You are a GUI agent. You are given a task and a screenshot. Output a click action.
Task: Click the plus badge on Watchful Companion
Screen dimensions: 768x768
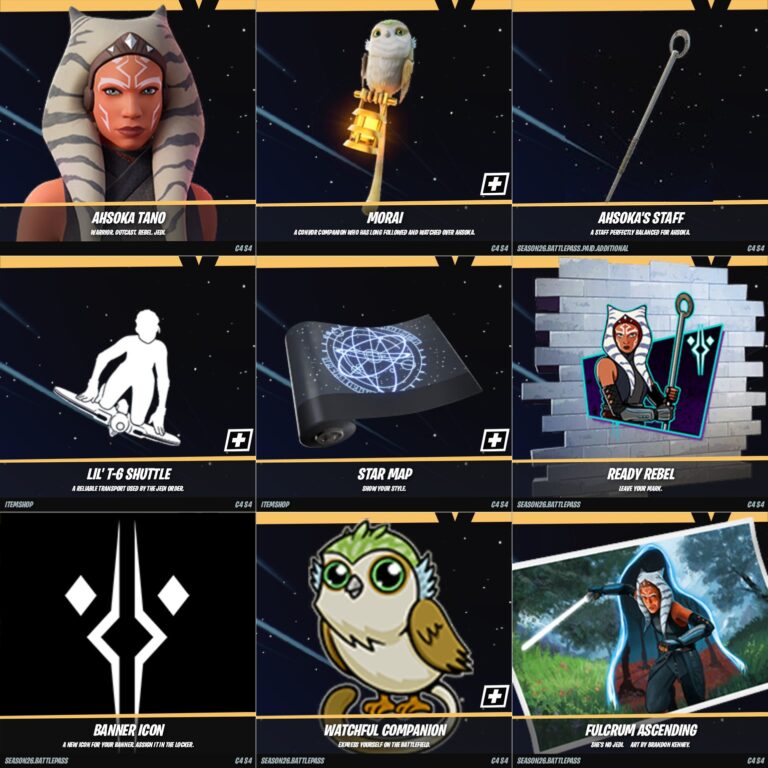tap(494, 696)
